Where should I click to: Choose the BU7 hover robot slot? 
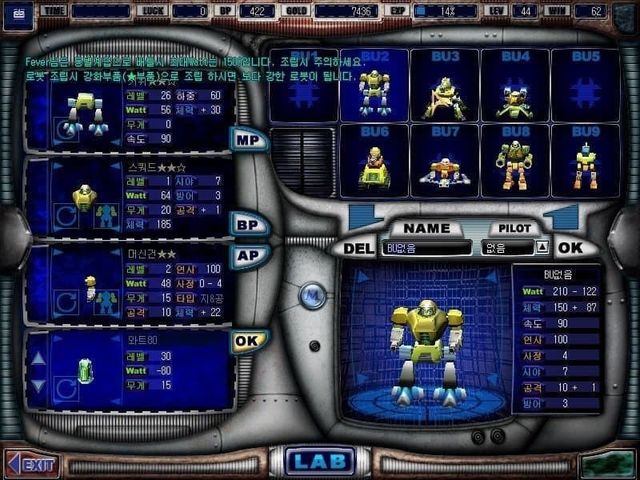pyautogui.click(x=444, y=162)
